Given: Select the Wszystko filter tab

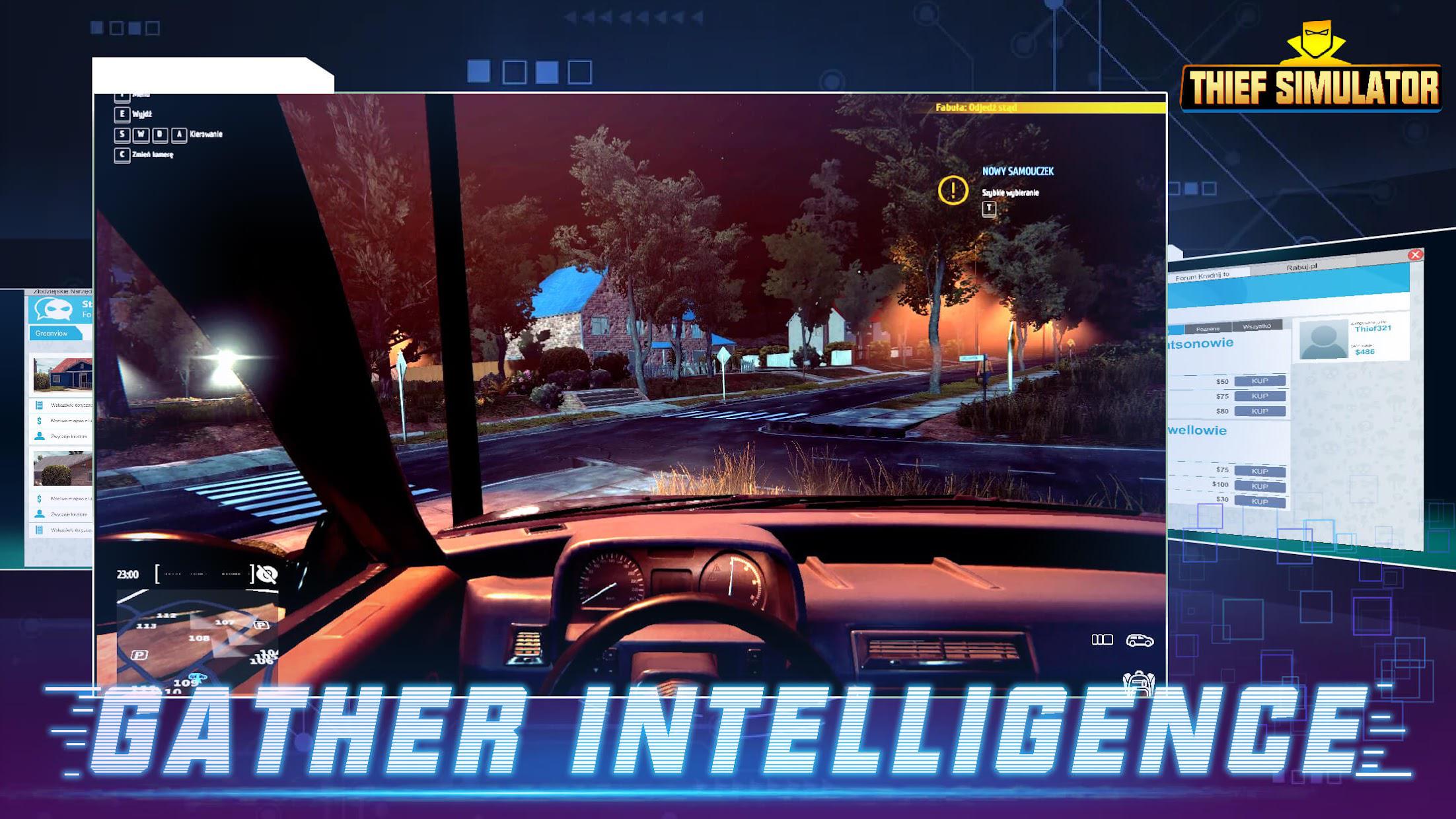Looking at the screenshot, I should pos(1256,326).
